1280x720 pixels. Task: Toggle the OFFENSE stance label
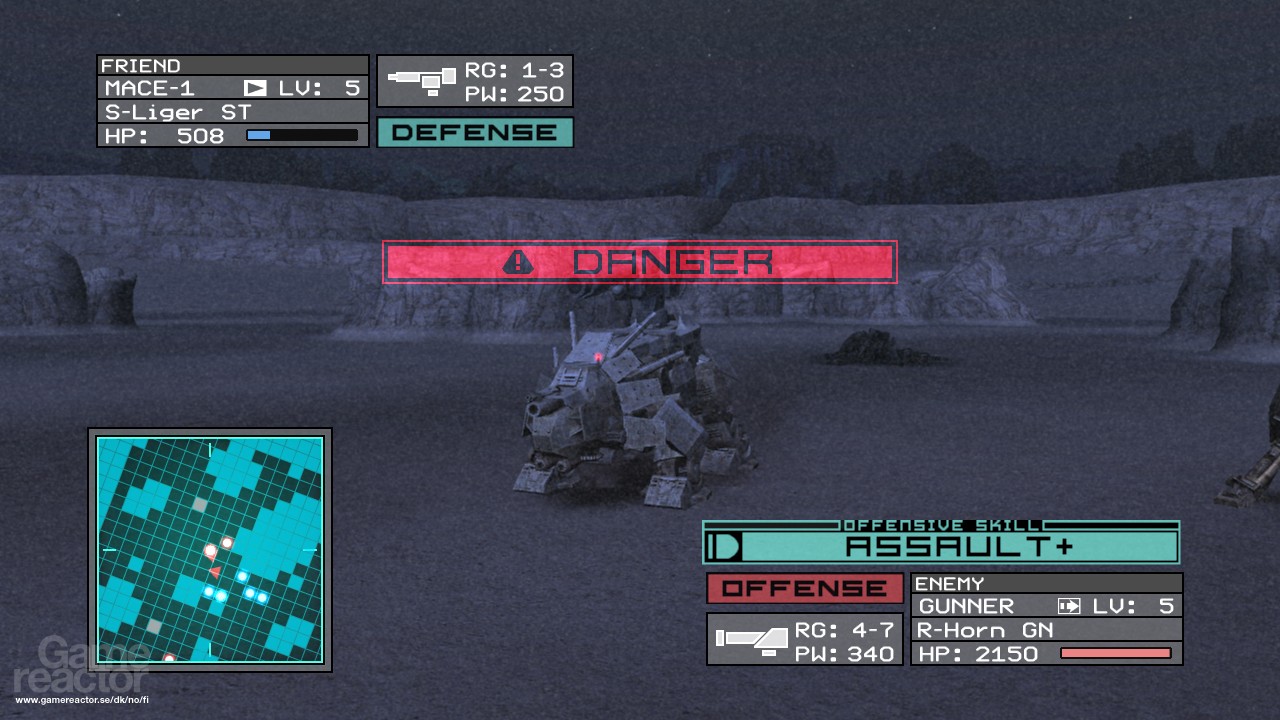(x=804, y=589)
